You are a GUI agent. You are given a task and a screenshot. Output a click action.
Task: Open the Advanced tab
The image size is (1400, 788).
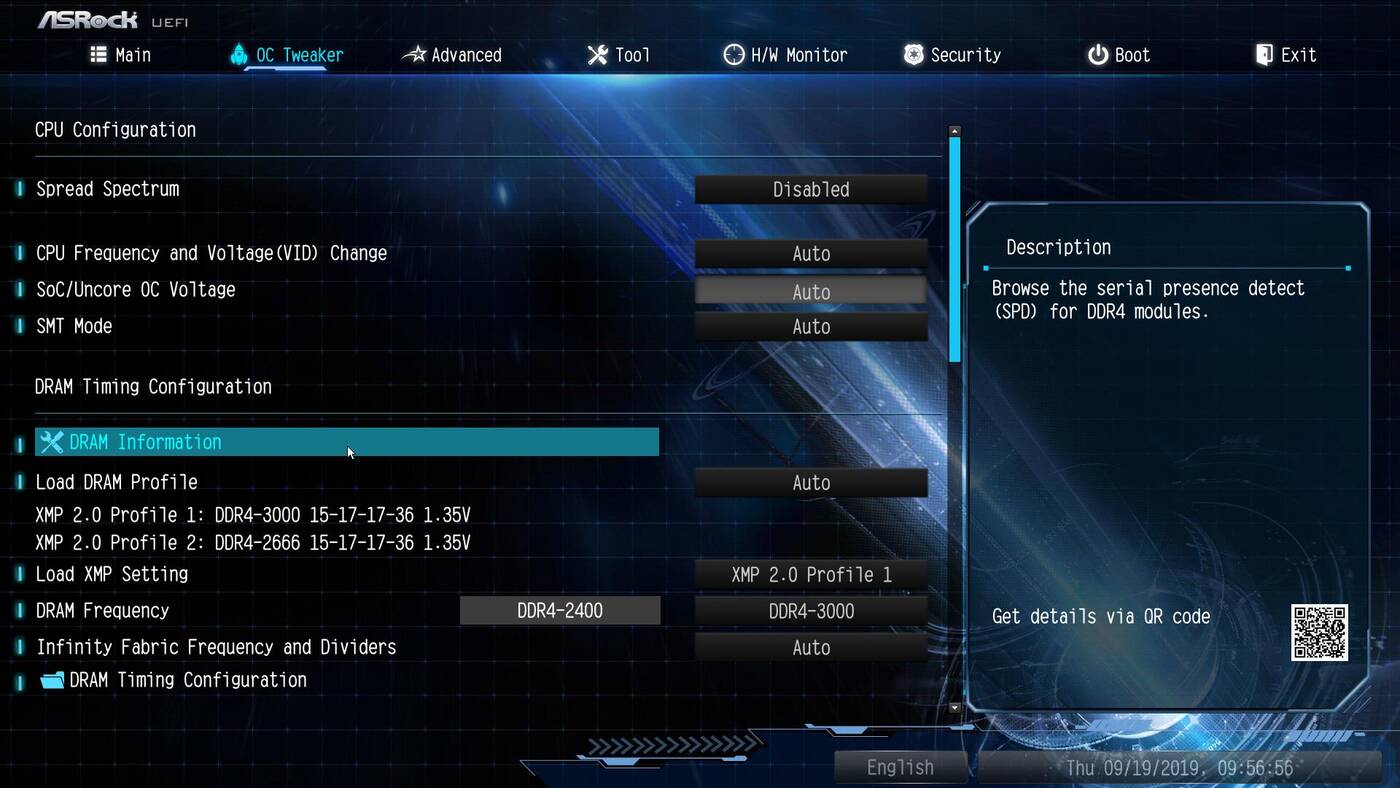452,55
